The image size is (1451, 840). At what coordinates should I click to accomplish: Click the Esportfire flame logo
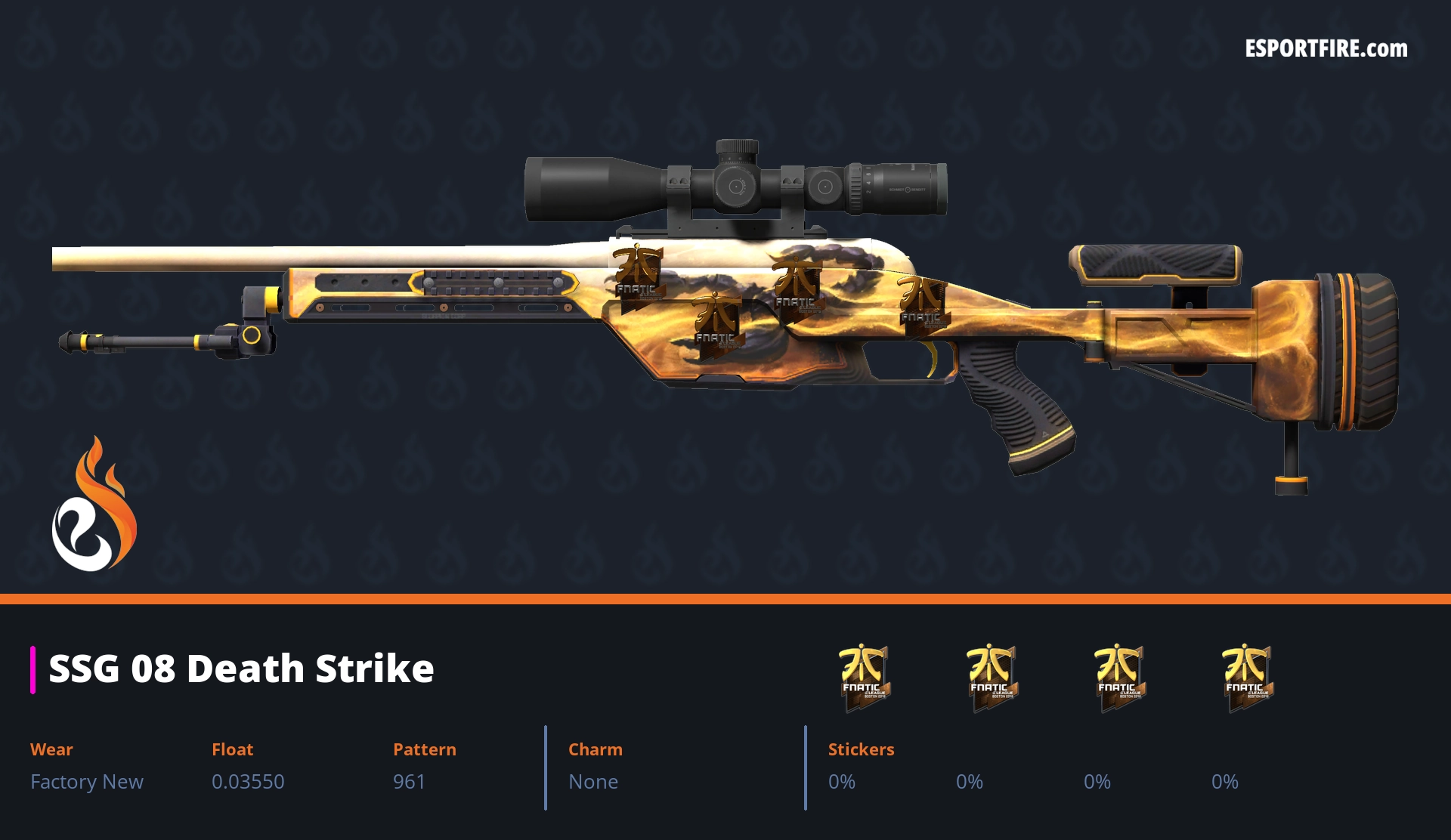coord(94,505)
